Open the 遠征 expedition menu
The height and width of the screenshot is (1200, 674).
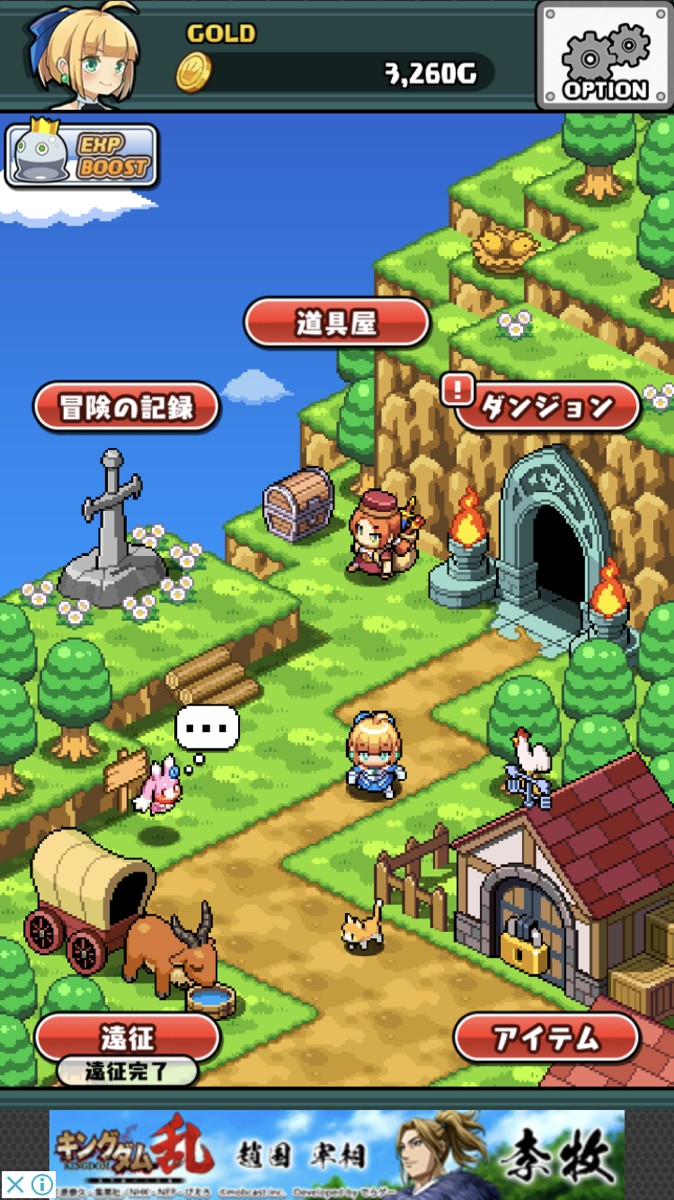(x=127, y=1037)
